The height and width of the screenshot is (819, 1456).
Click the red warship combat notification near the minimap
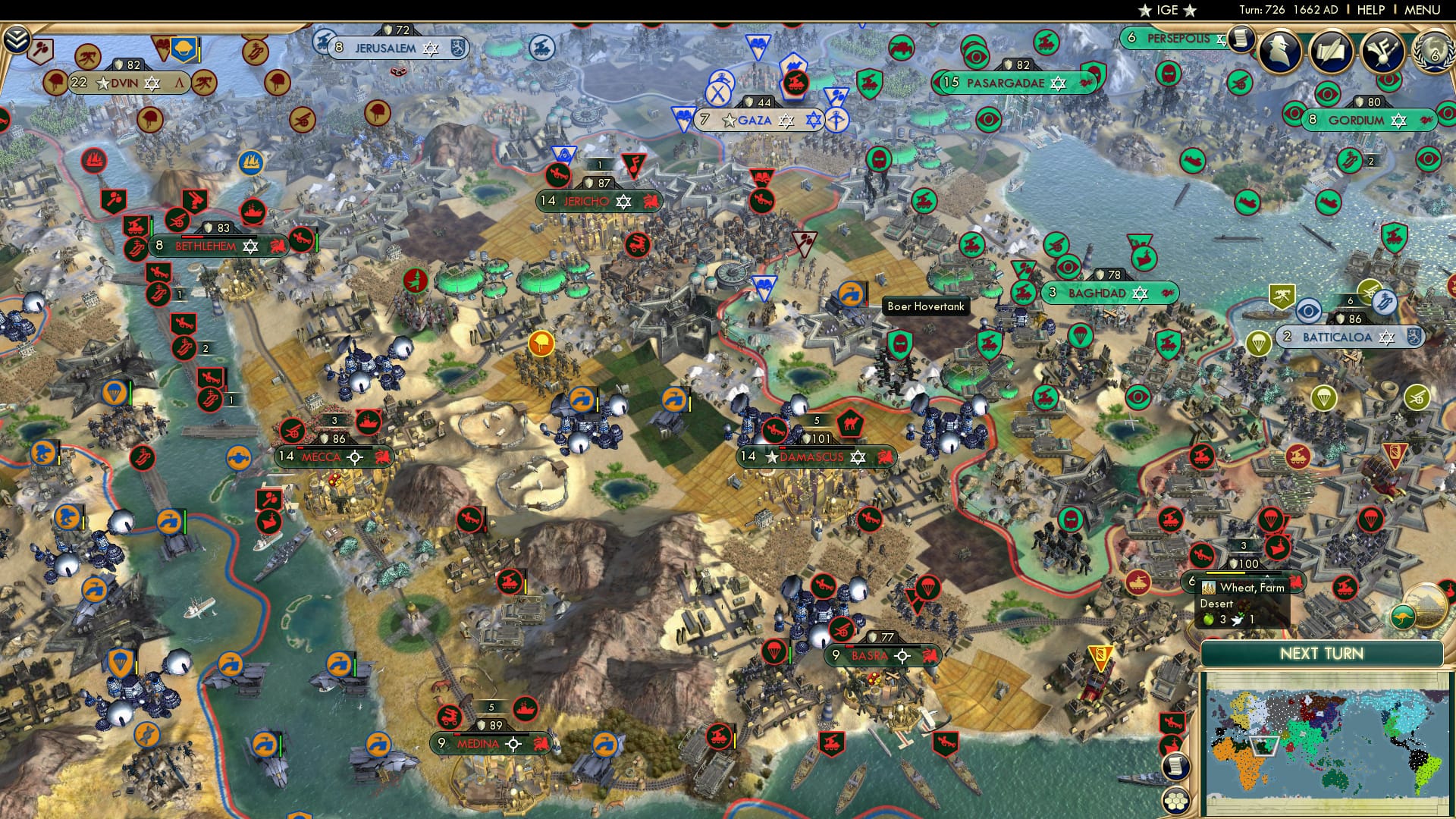1170,742
